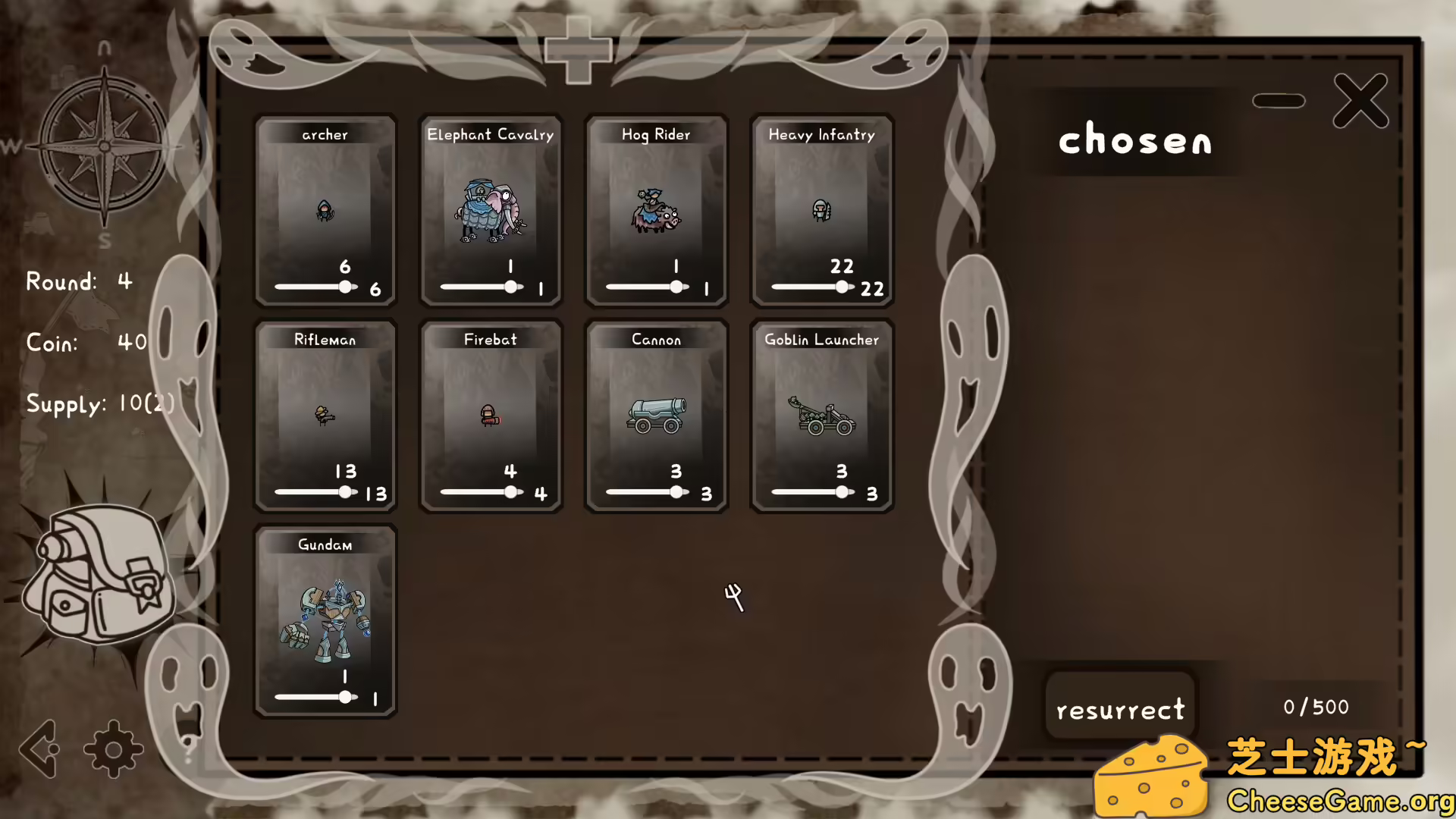
Task: Adjust the archer quantity slider handle
Action: tap(345, 287)
